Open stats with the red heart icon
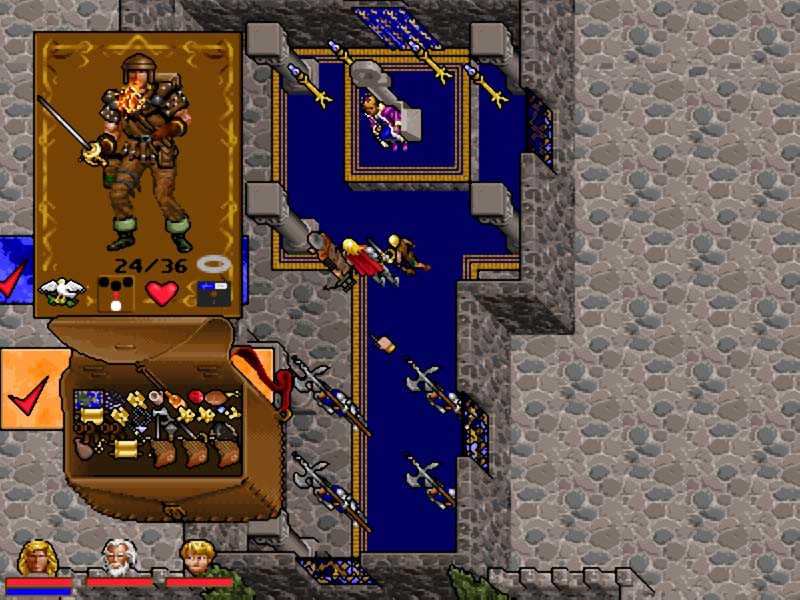 (161, 292)
